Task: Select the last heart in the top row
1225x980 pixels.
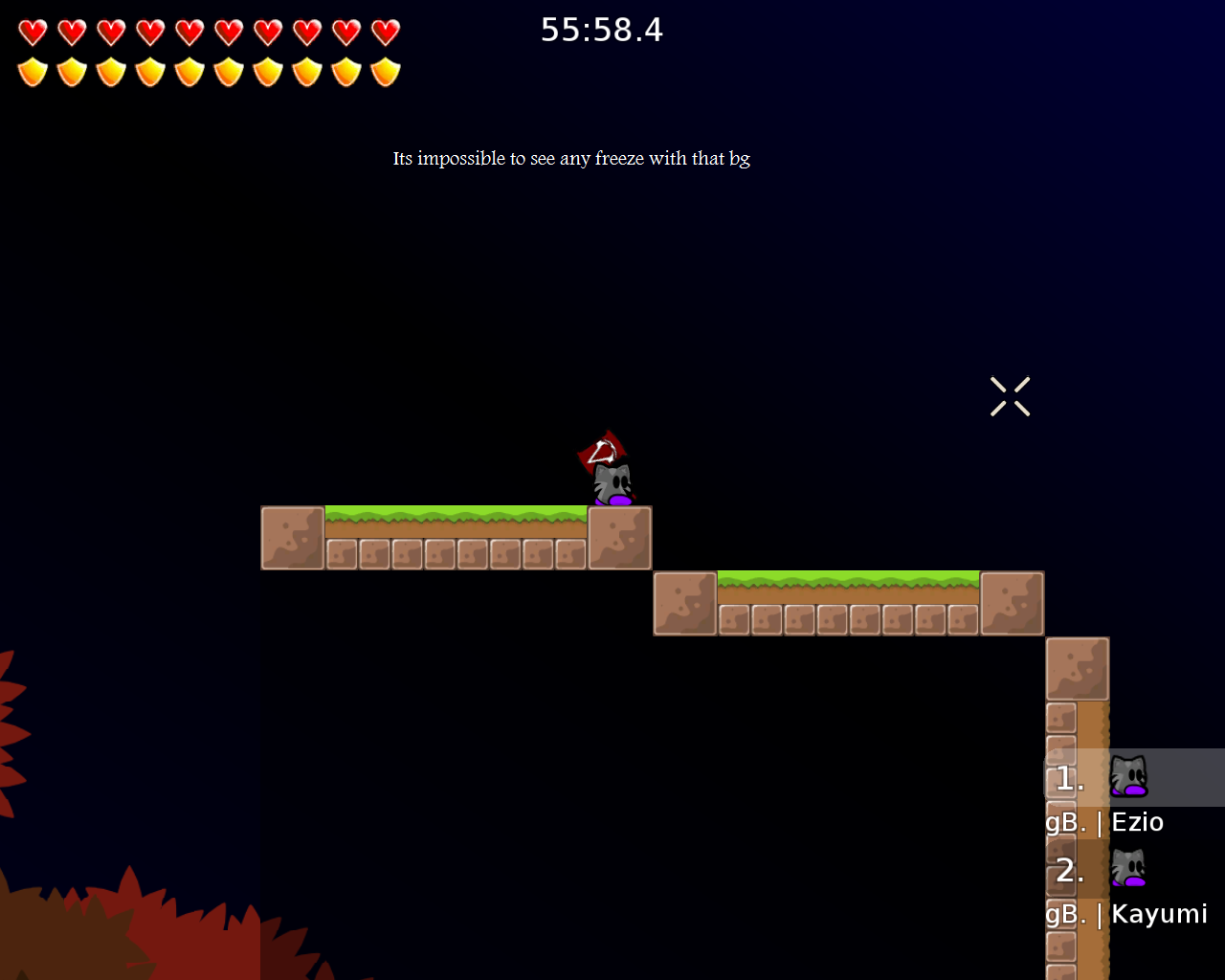Action: click(x=385, y=32)
